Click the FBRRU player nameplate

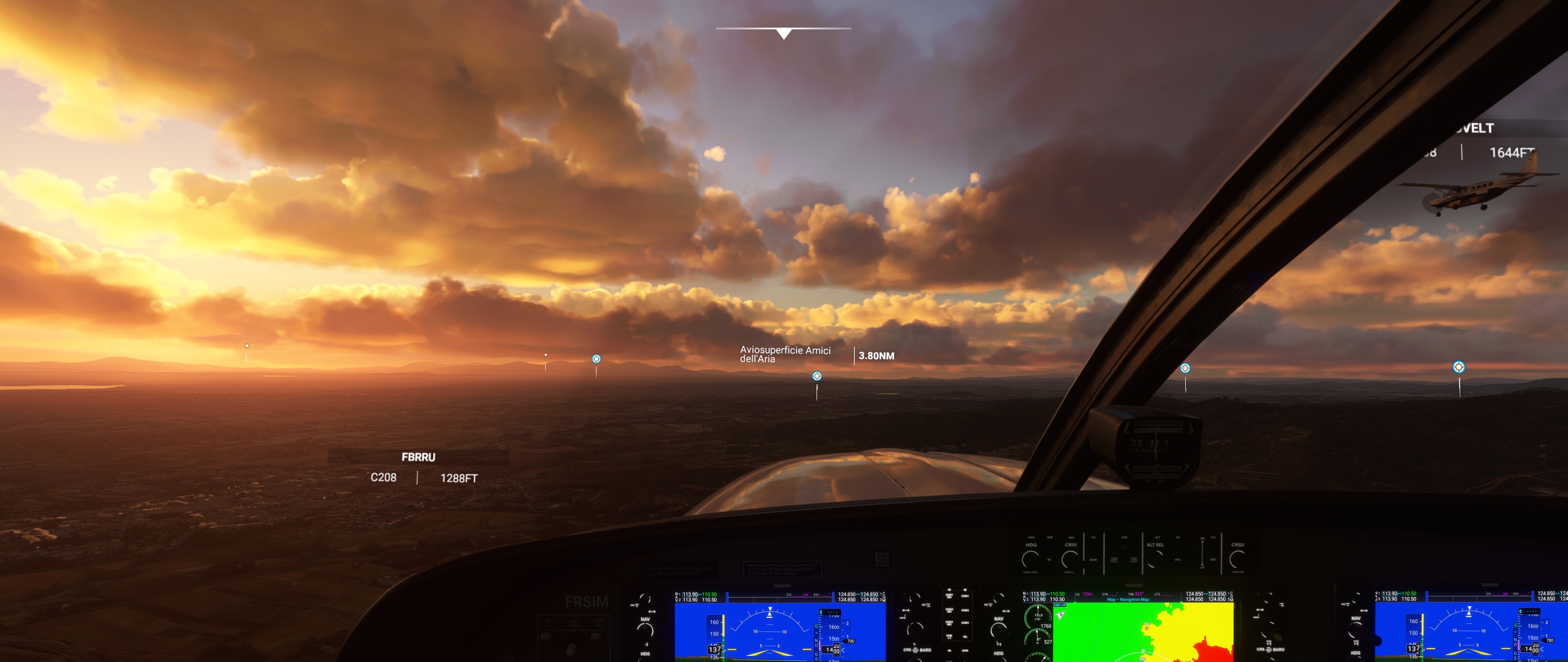tap(418, 457)
